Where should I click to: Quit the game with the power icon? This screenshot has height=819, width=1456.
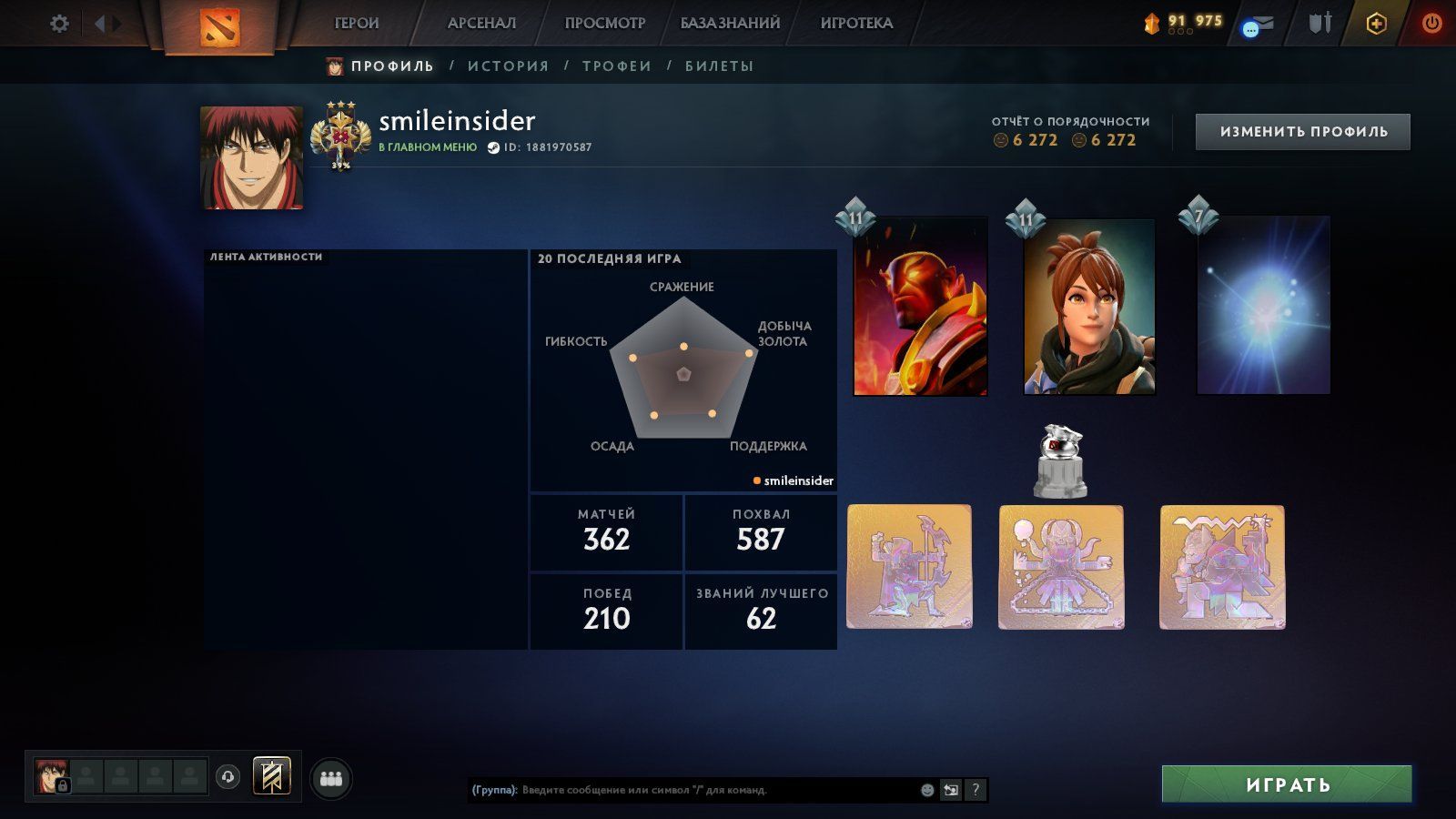tap(1431, 24)
